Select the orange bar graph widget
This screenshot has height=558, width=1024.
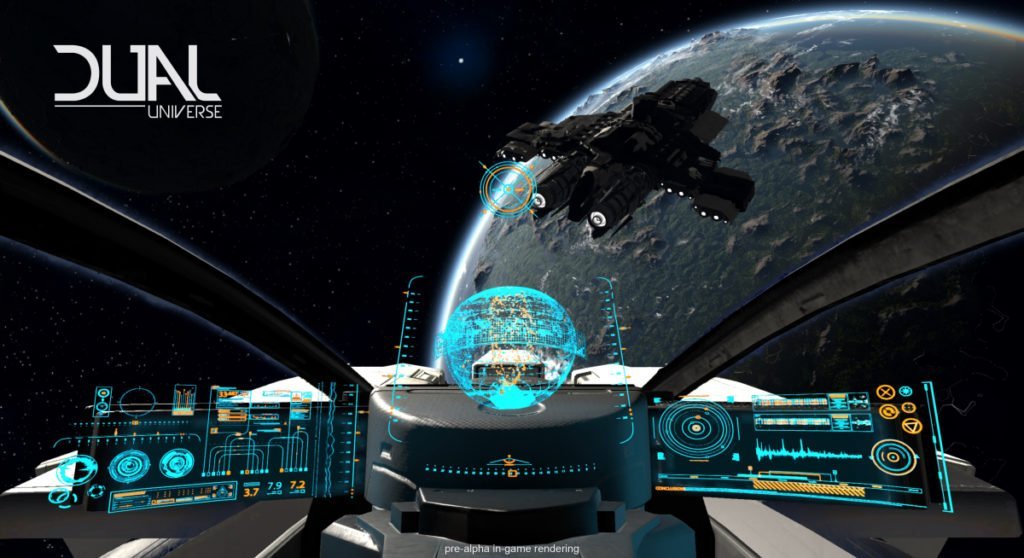point(186,400)
